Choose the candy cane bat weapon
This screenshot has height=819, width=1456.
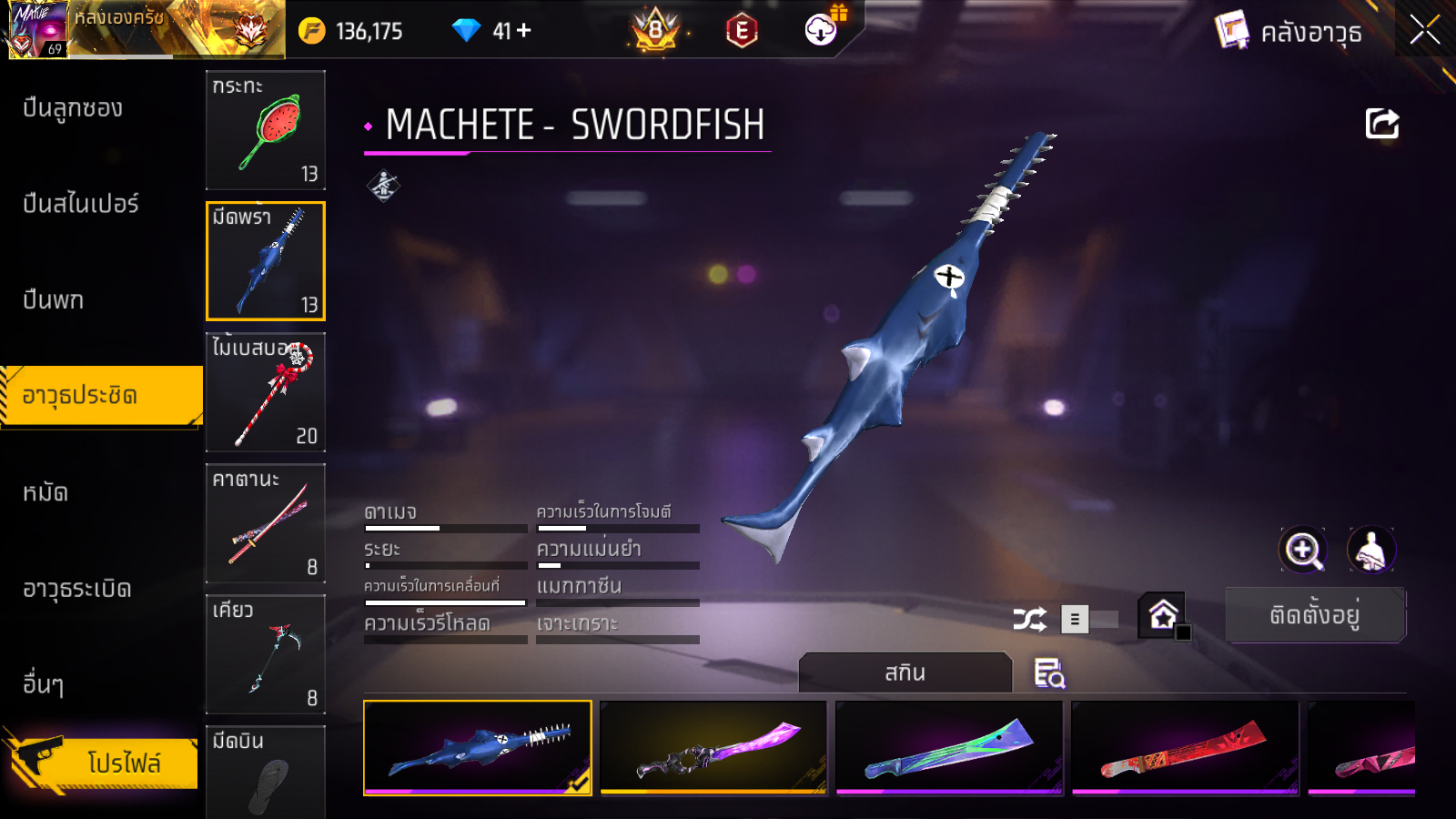pyautogui.click(x=266, y=392)
